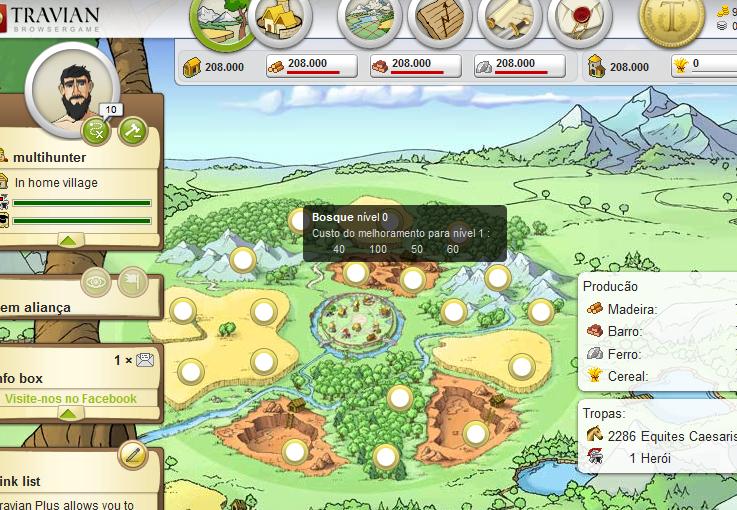Open the hero auction gavel button
Screen dimensions: 737x510
[x=133, y=130]
